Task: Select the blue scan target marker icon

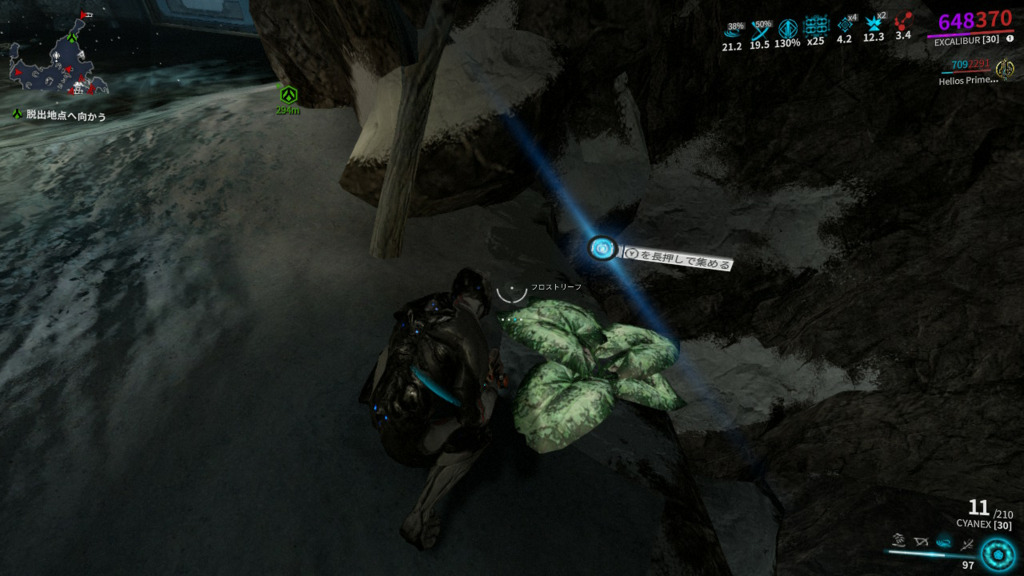Action: (602, 248)
